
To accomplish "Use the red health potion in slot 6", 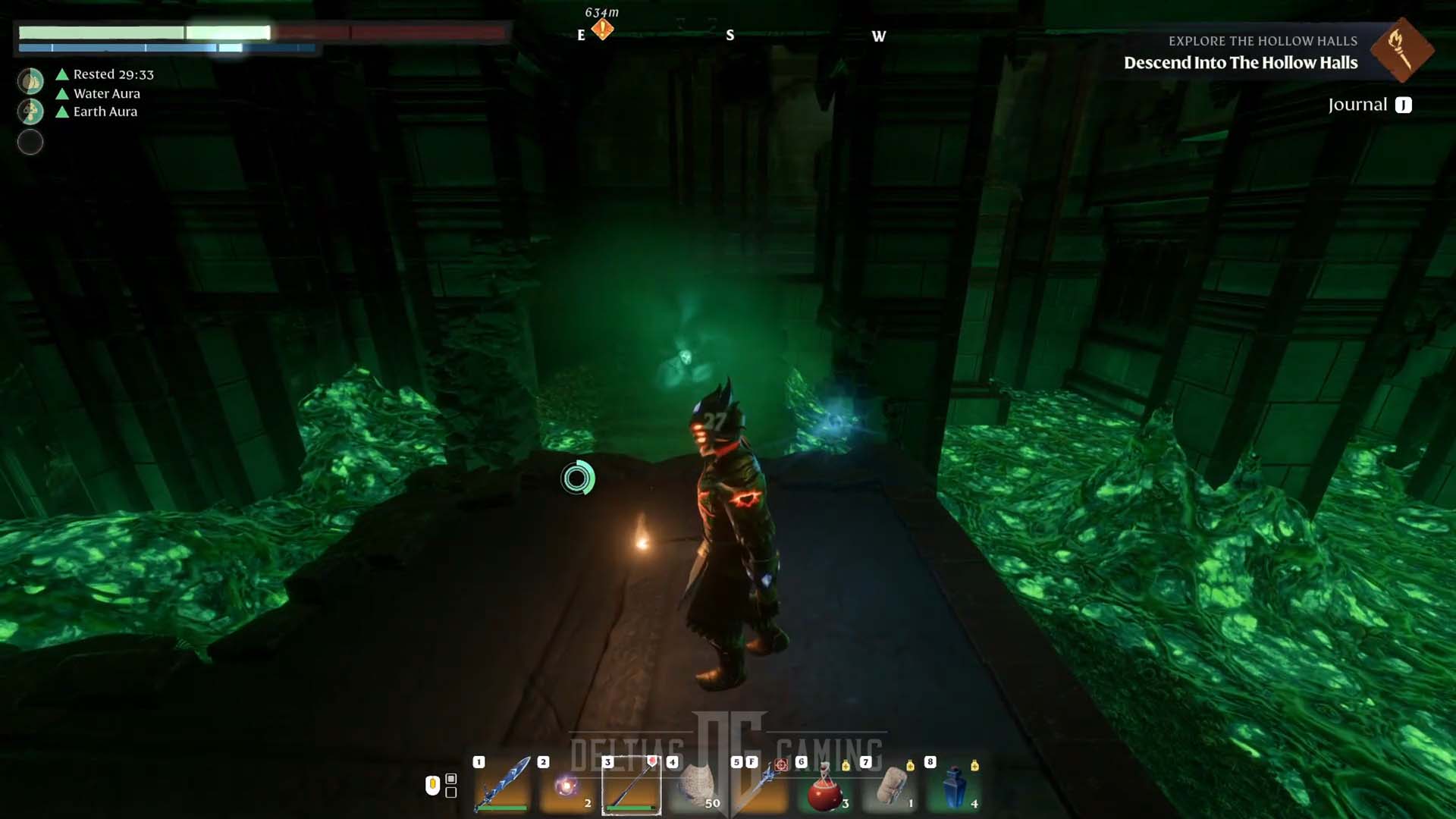I will pyautogui.click(x=825, y=789).
